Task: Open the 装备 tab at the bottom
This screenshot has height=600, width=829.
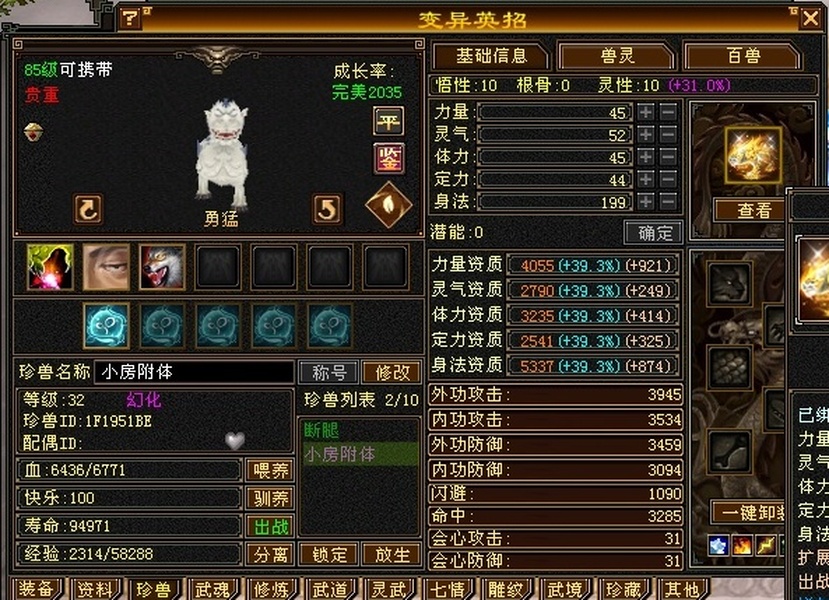Action: pyautogui.click(x=36, y=589)
